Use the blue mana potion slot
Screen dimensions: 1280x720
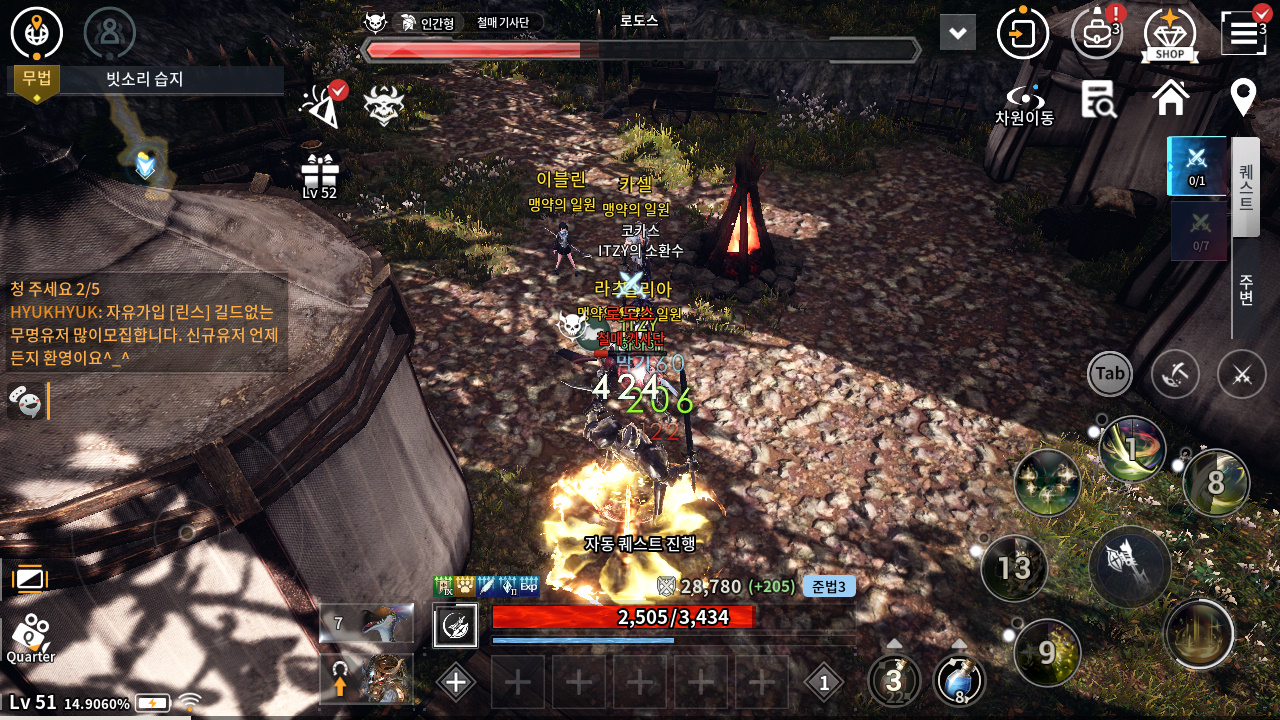click(959, 680)
